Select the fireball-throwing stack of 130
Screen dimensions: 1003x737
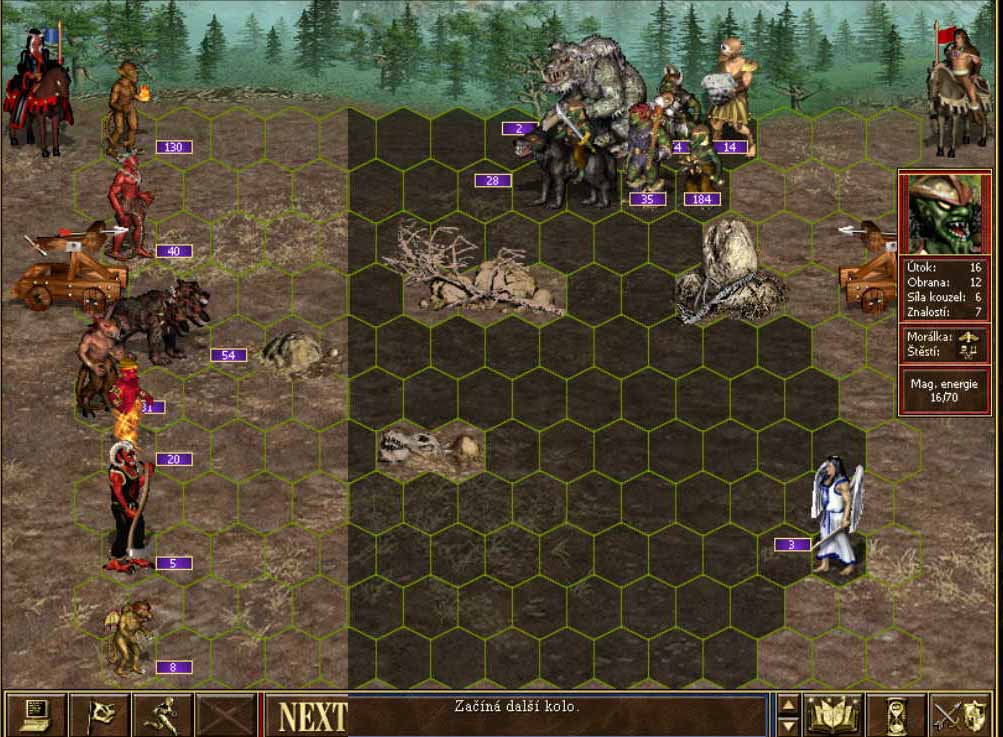coord(125,110)
